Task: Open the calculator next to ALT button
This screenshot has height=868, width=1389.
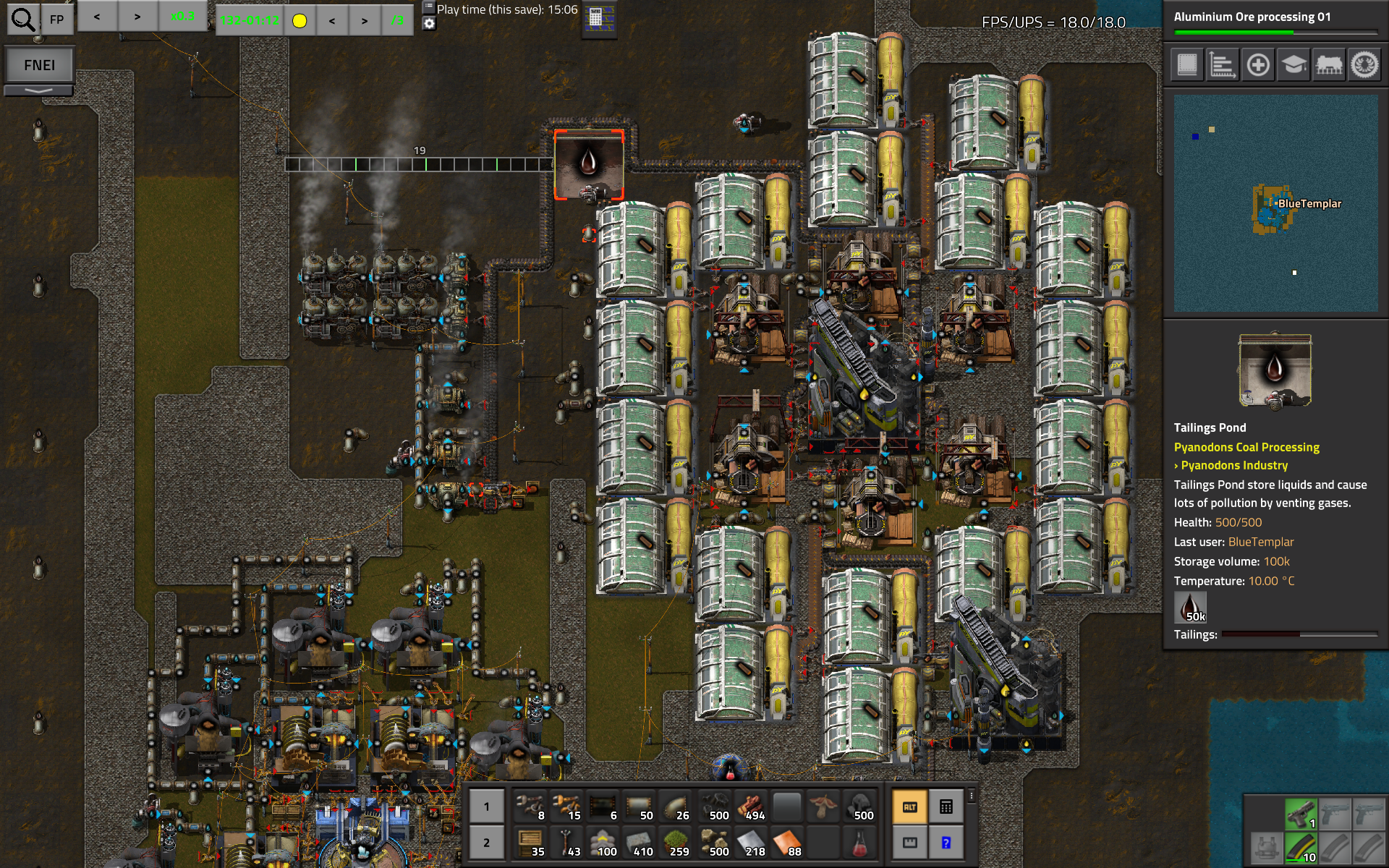Action: tap(946, 807)
